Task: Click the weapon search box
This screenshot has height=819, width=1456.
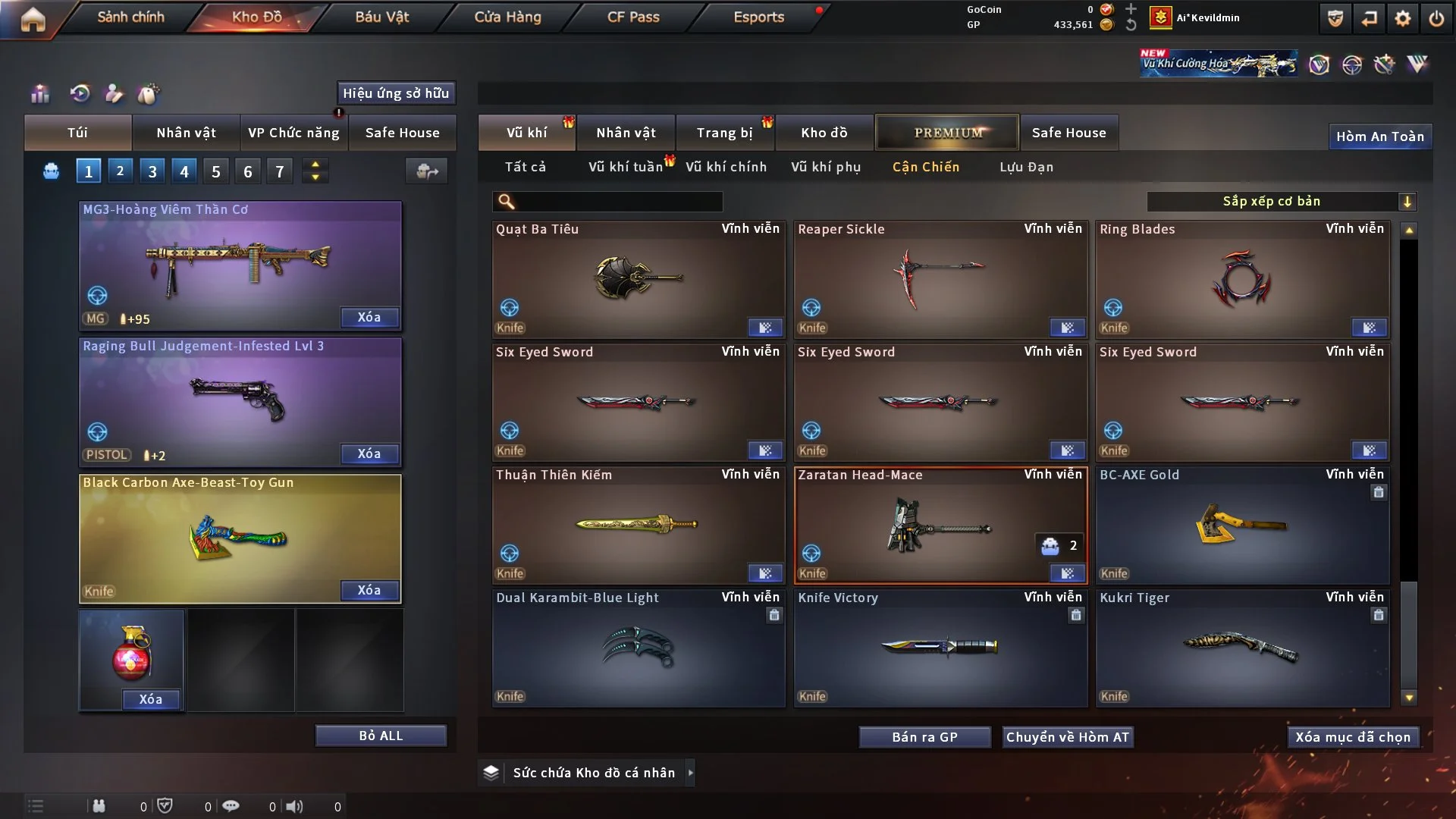Action: point(618,201)
